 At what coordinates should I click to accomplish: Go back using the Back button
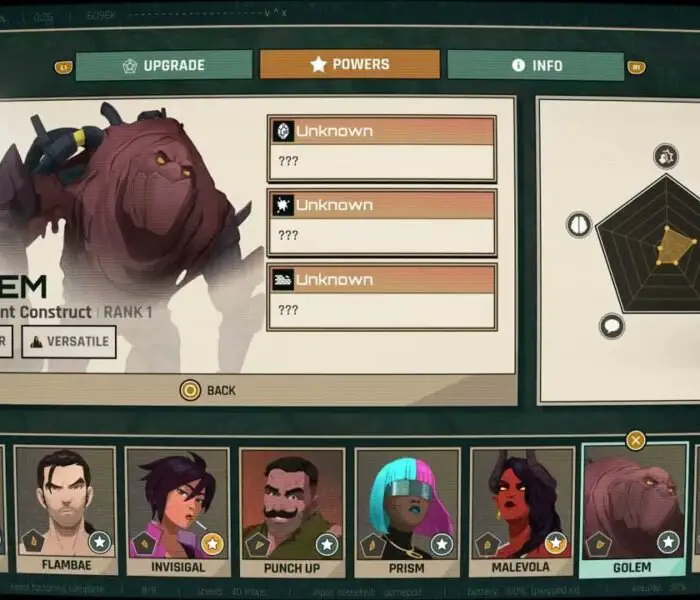click(x=208, y=390)
